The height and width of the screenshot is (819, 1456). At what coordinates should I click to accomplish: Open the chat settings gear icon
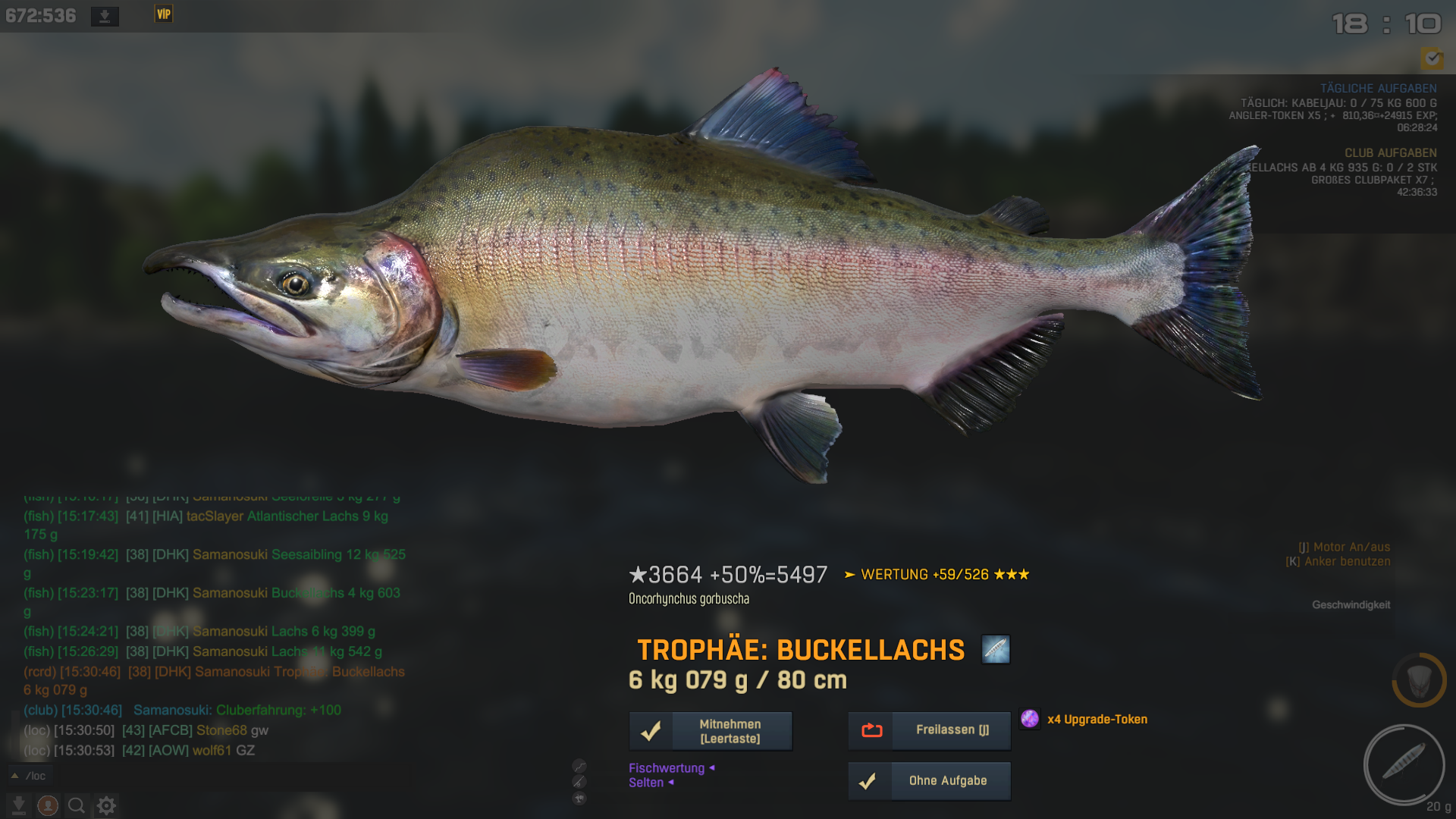pos(106,805)
